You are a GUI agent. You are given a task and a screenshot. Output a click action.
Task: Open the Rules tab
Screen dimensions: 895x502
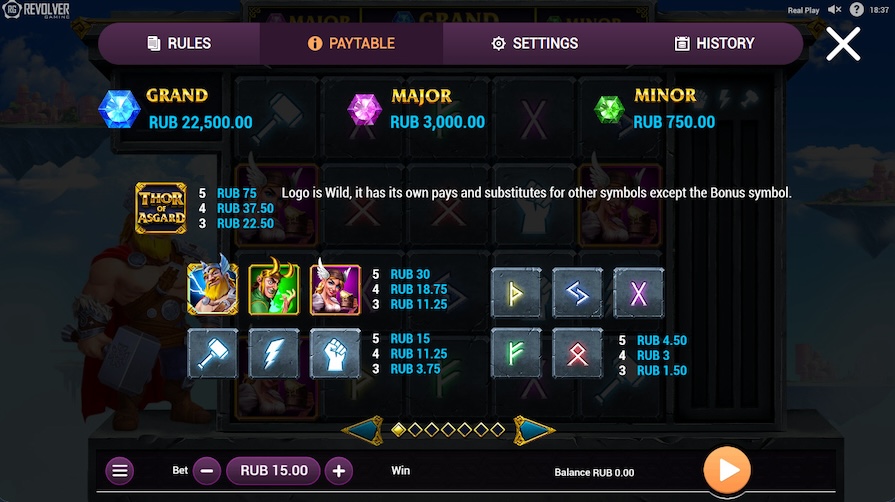pyautogui.click(x=179, y=43)
